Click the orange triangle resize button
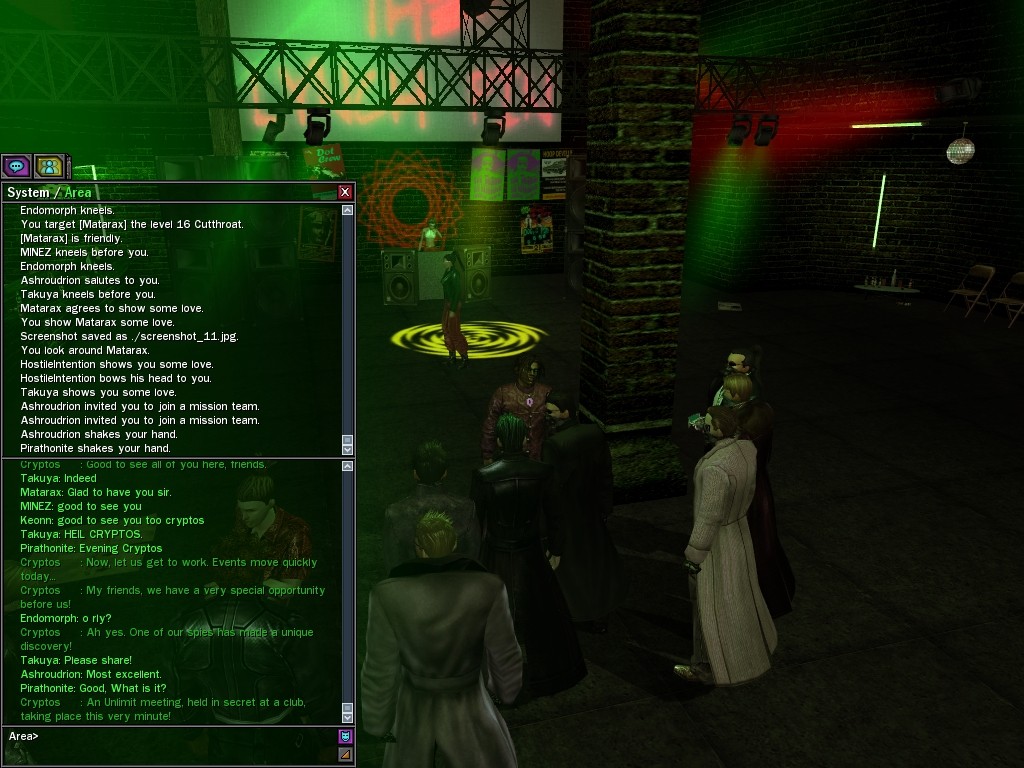 345,754
